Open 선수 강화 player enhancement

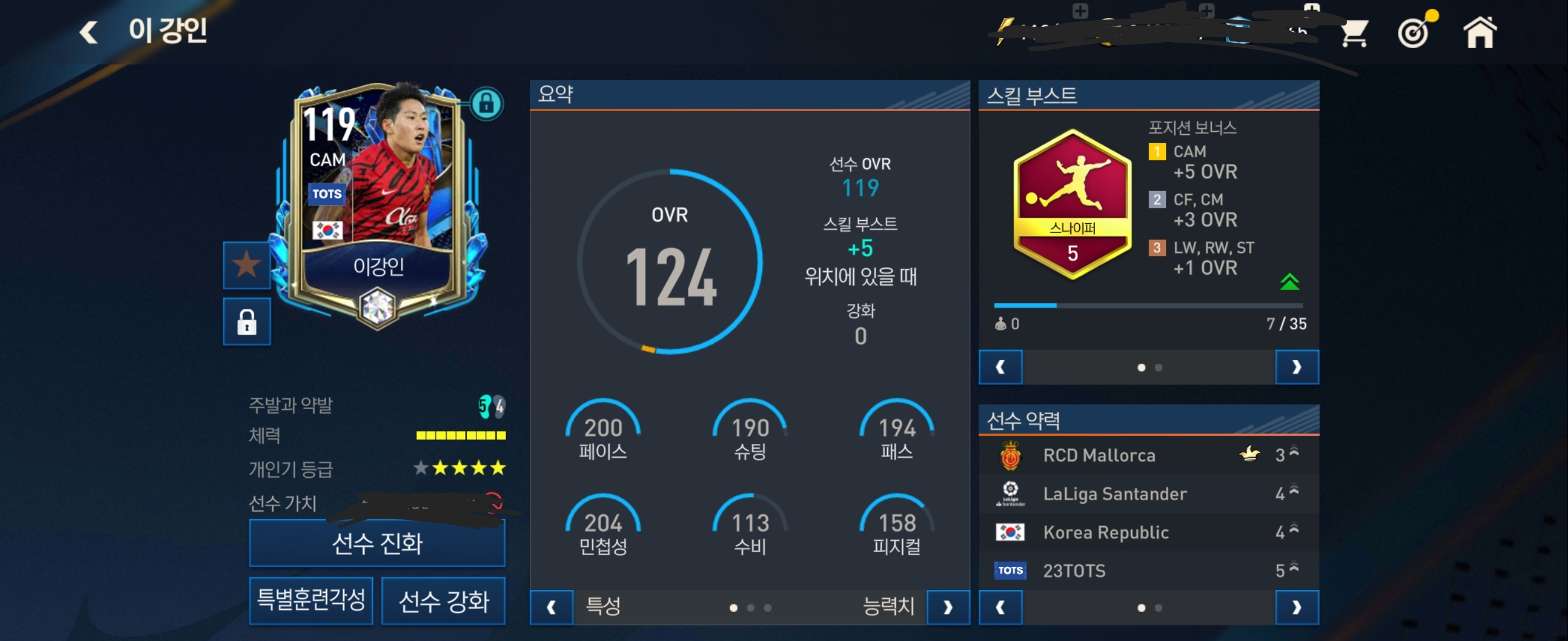[x=443, y=601]
